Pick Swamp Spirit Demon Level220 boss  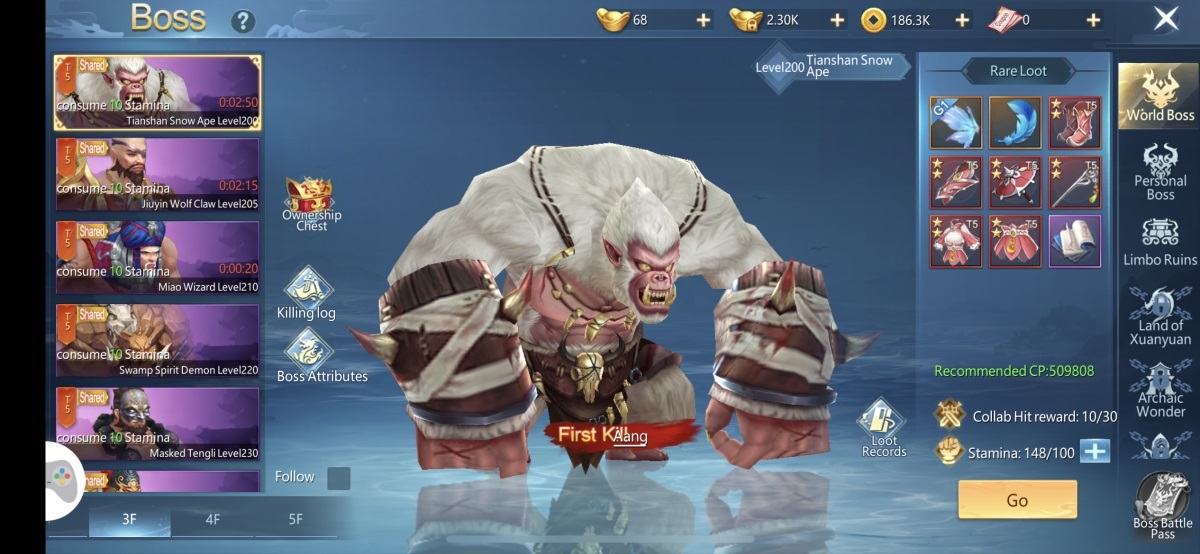tap(157, 341)
